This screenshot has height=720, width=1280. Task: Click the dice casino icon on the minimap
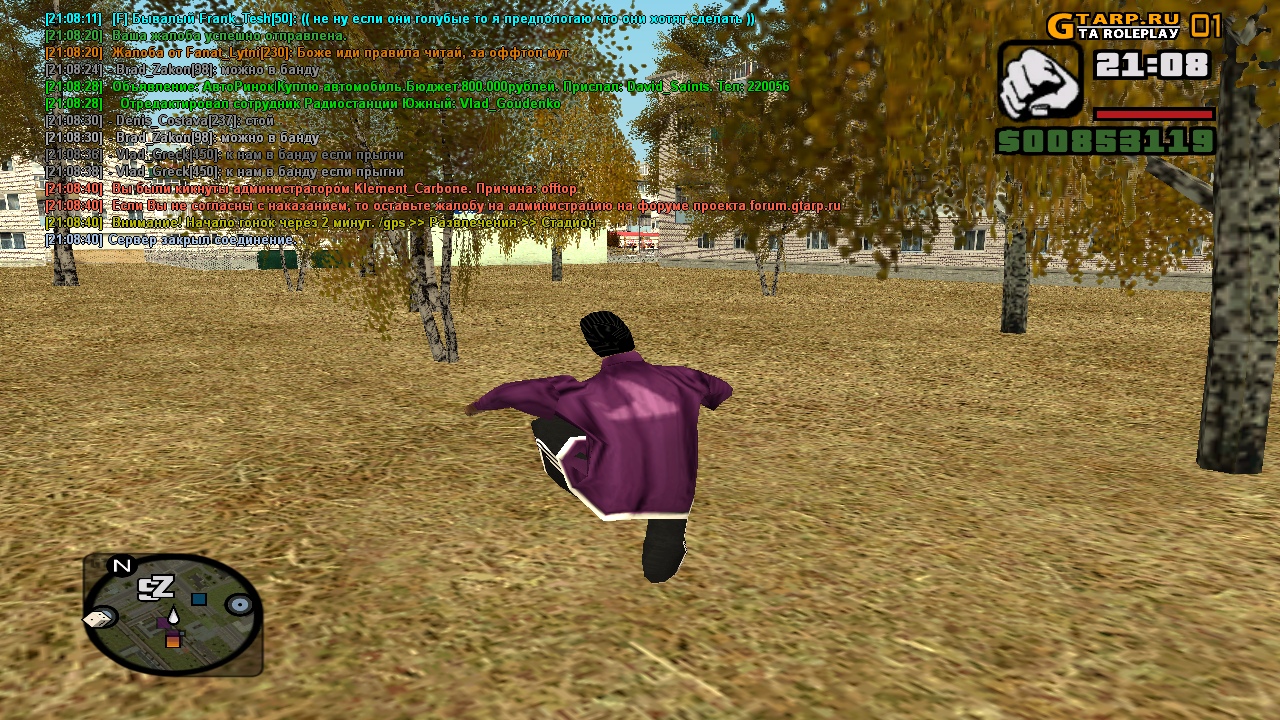pyautogui.click(x=96, y=619)
